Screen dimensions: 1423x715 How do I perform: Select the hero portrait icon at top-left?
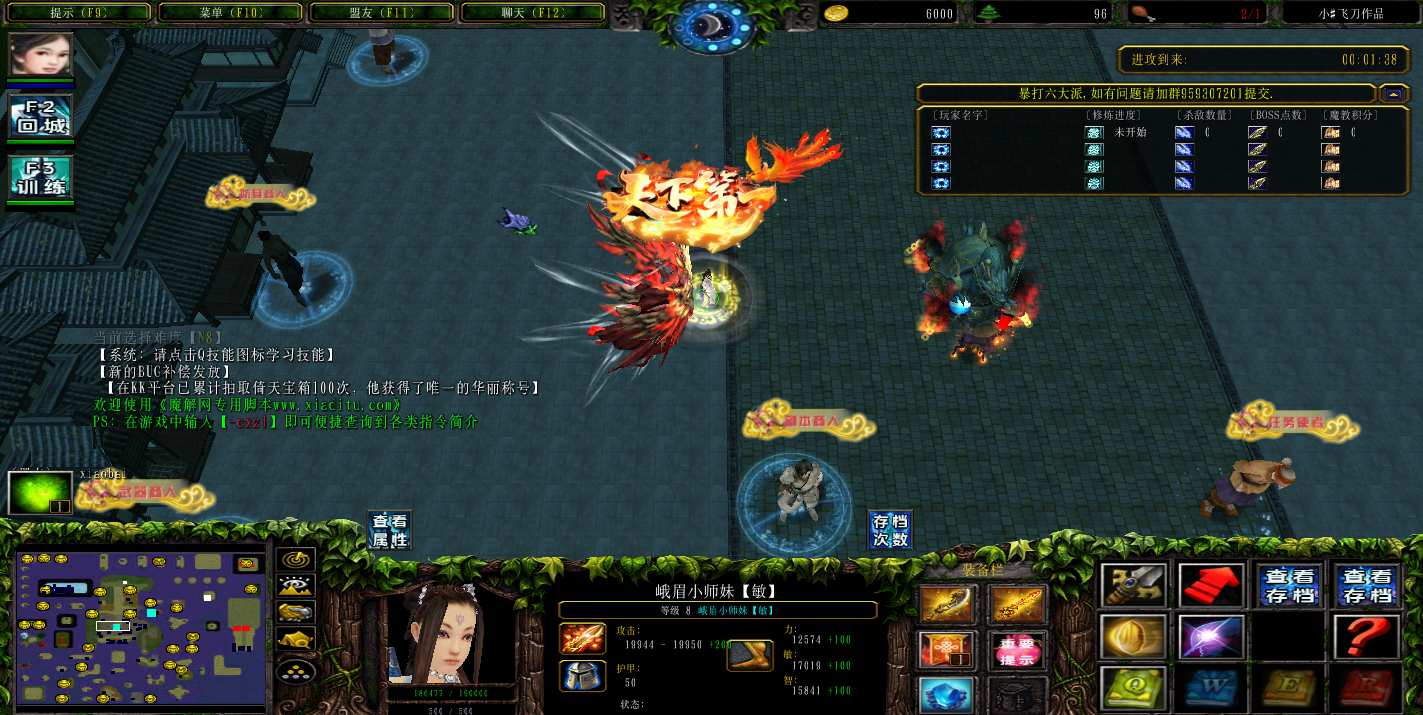(41, 55)
